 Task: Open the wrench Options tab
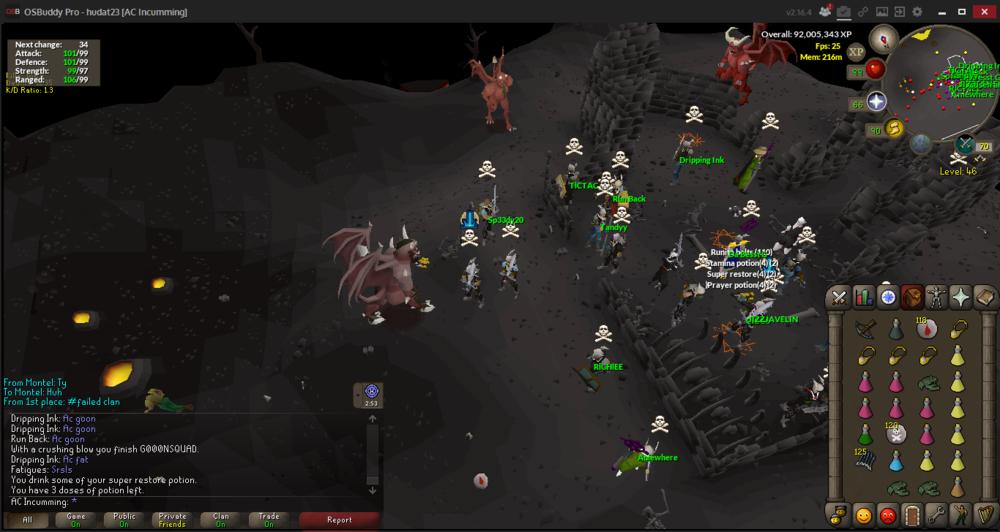pyautogui.click(x=936, y=516)
